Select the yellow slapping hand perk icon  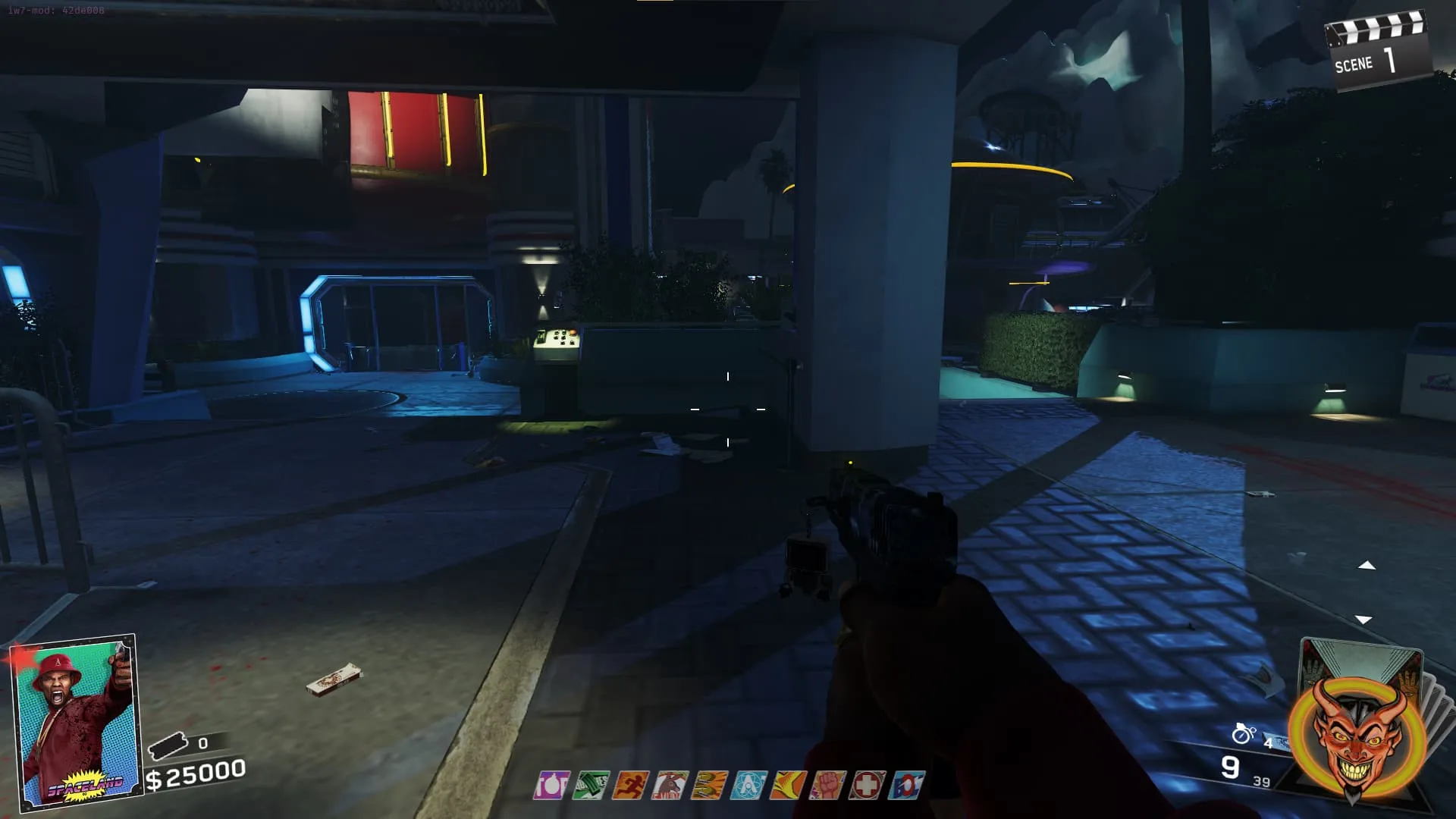click(788, 786)
